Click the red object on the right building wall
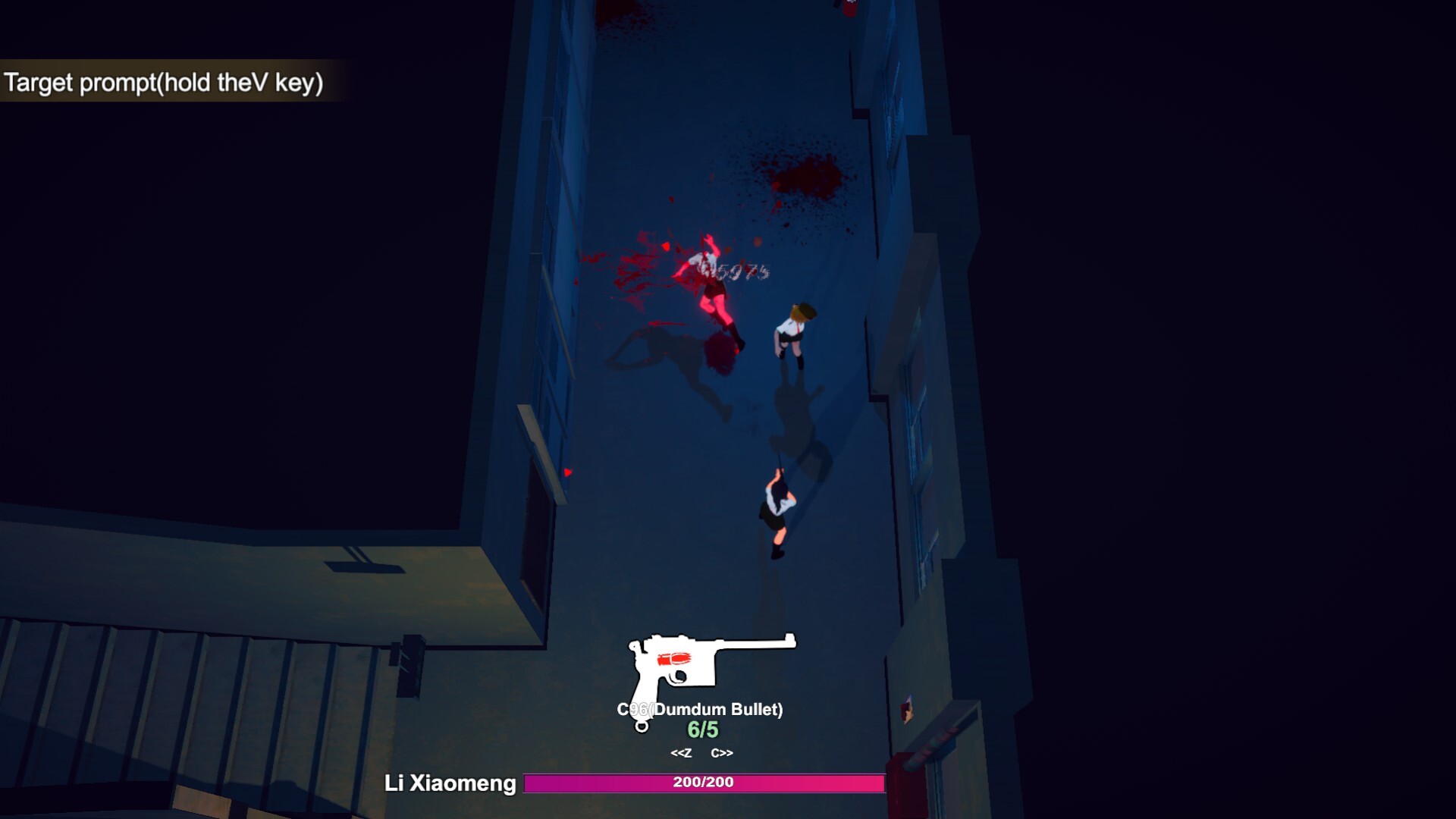This screenshot has height=819, width=1456. click(908, 711)
